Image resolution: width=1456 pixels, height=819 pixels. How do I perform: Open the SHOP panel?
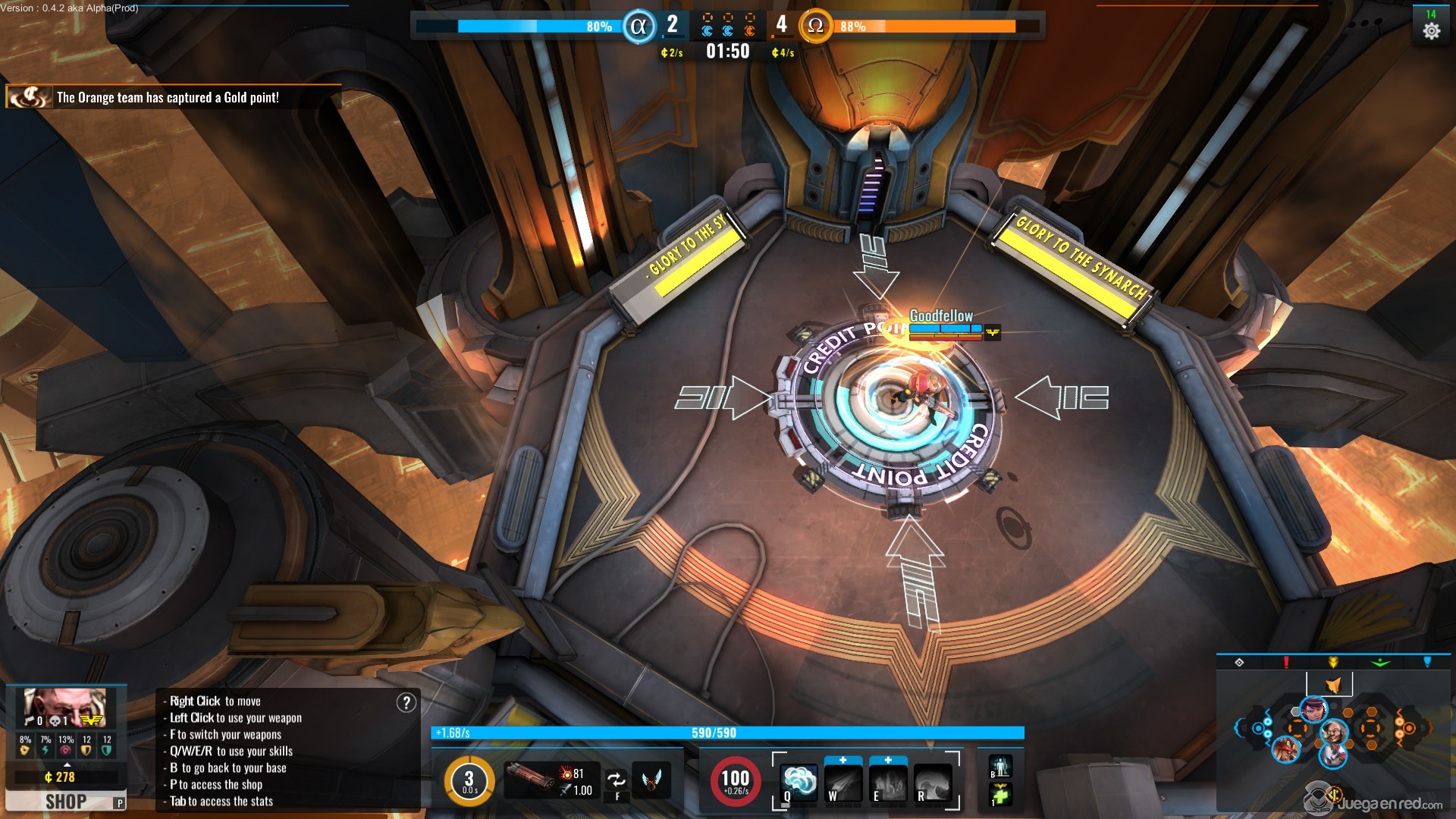point(65,801)
